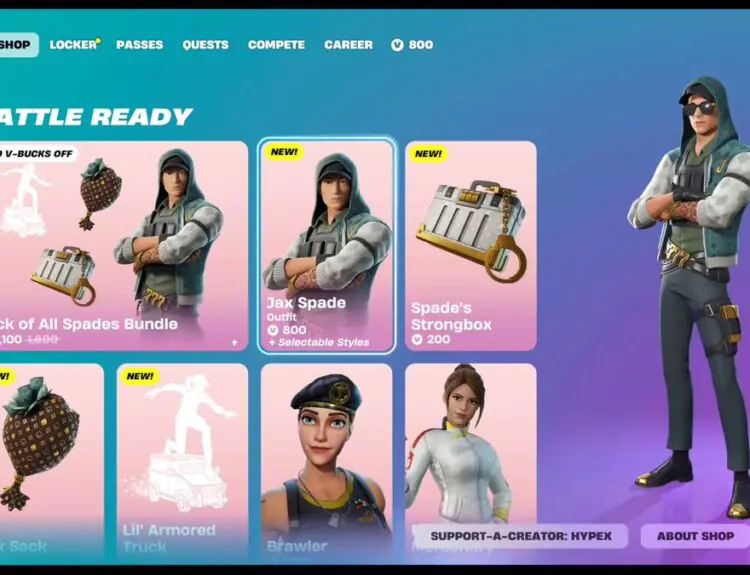Choose the Jax Spade outfit tile
This screenshot has width=750, height=575.
pyautogui.click(x=326, y=245)
